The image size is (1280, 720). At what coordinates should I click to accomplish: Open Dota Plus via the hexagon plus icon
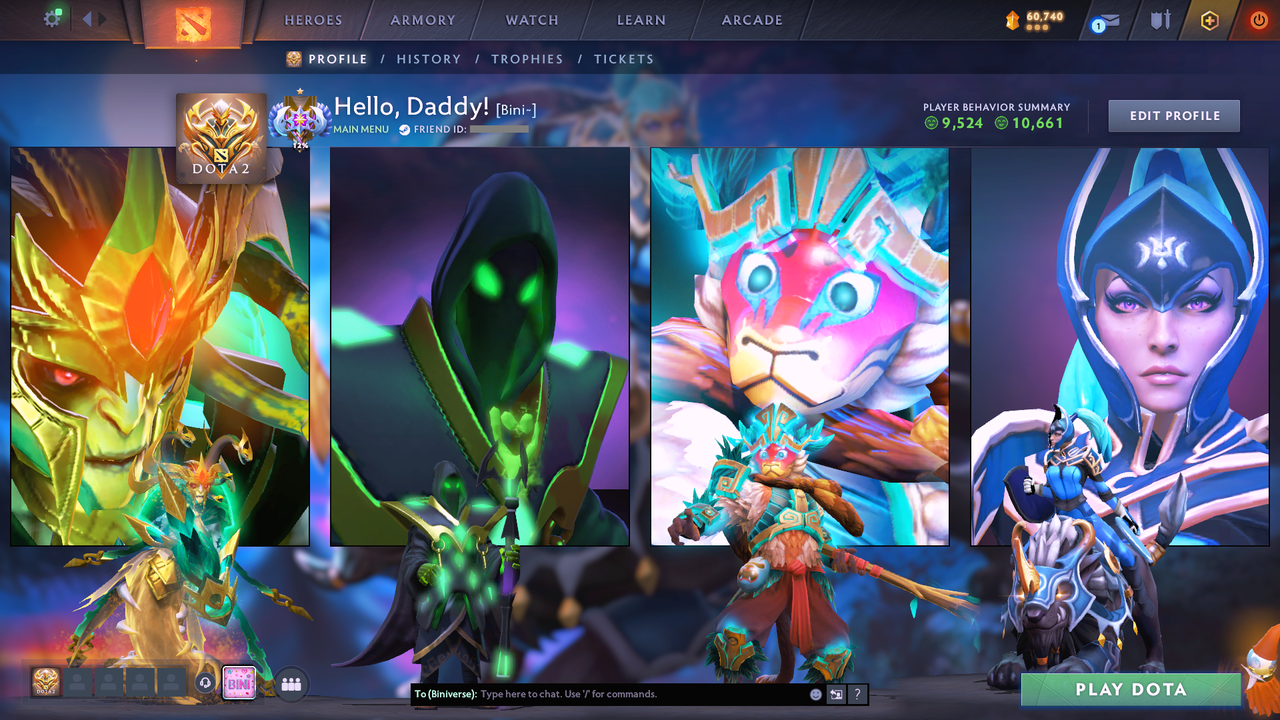pyautogui.click(x=1209, y=19)
